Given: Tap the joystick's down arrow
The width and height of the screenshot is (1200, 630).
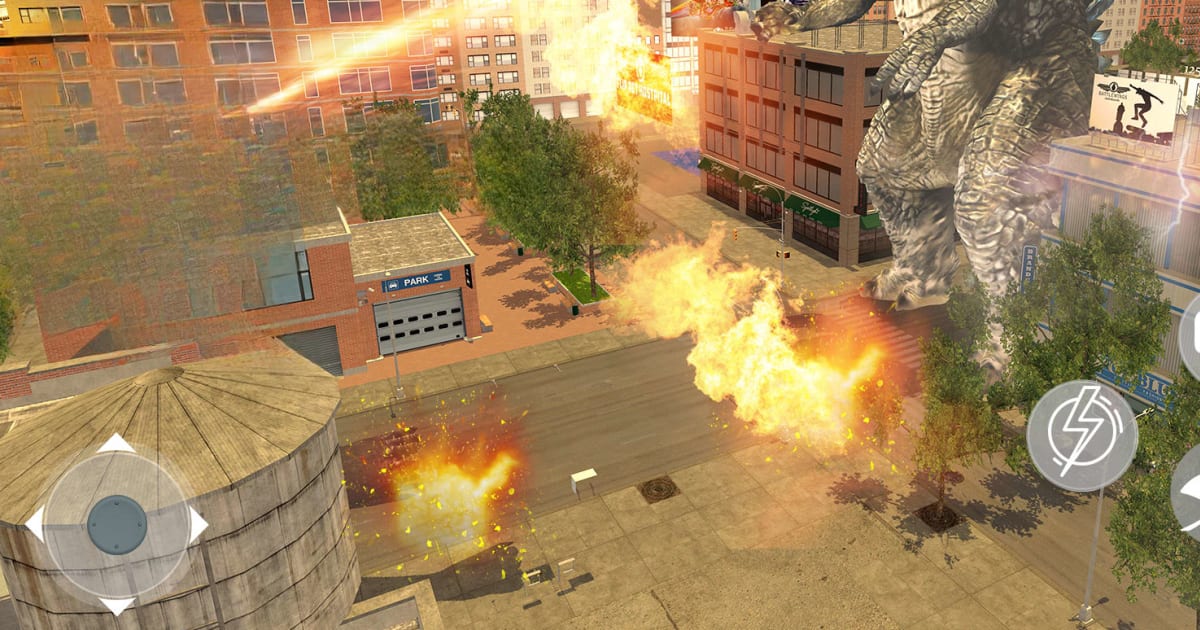Looking at the screenshot, I should (x=117, y=604).
